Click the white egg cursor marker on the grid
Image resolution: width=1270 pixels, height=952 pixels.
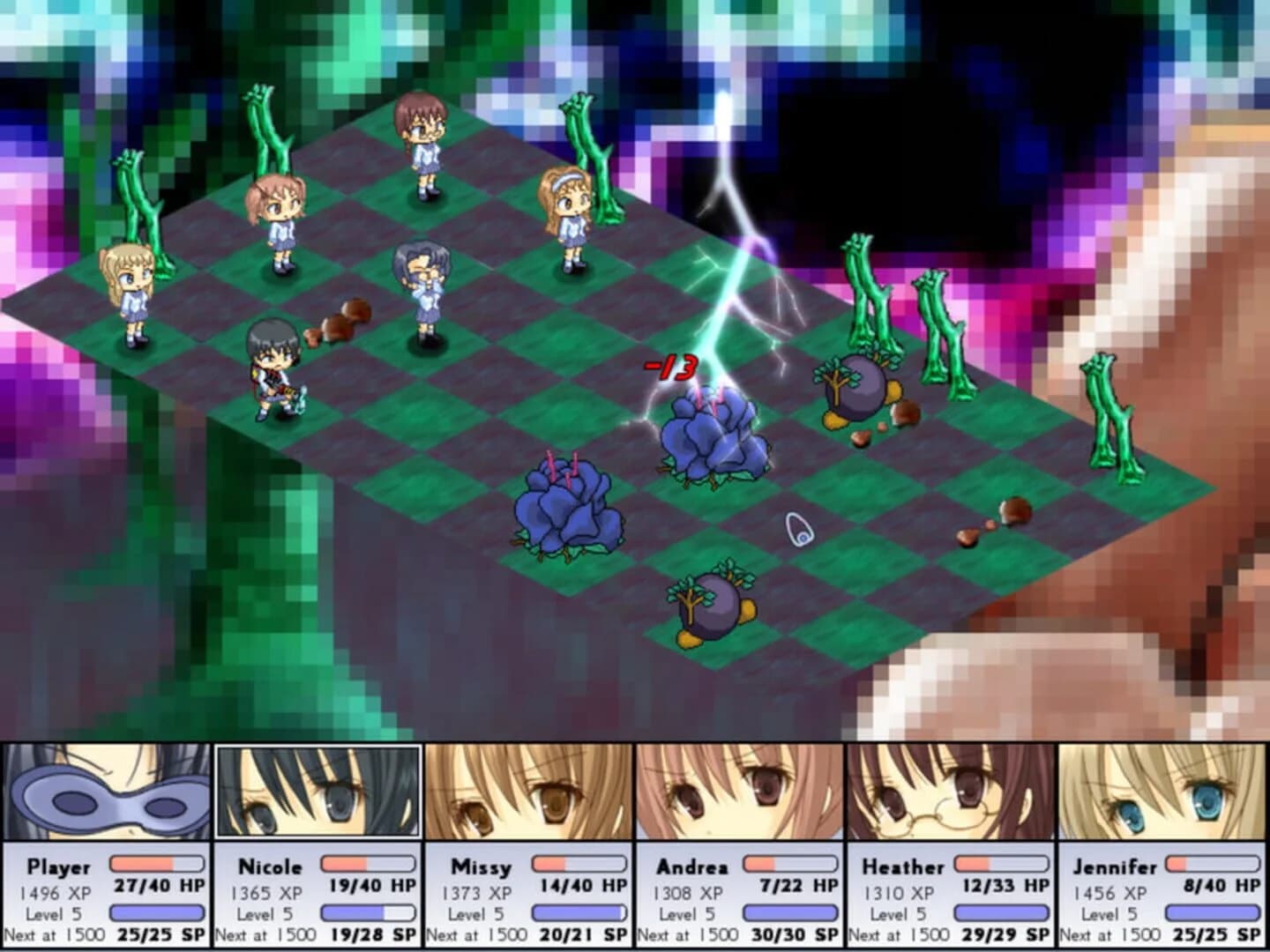pos(798,529)
